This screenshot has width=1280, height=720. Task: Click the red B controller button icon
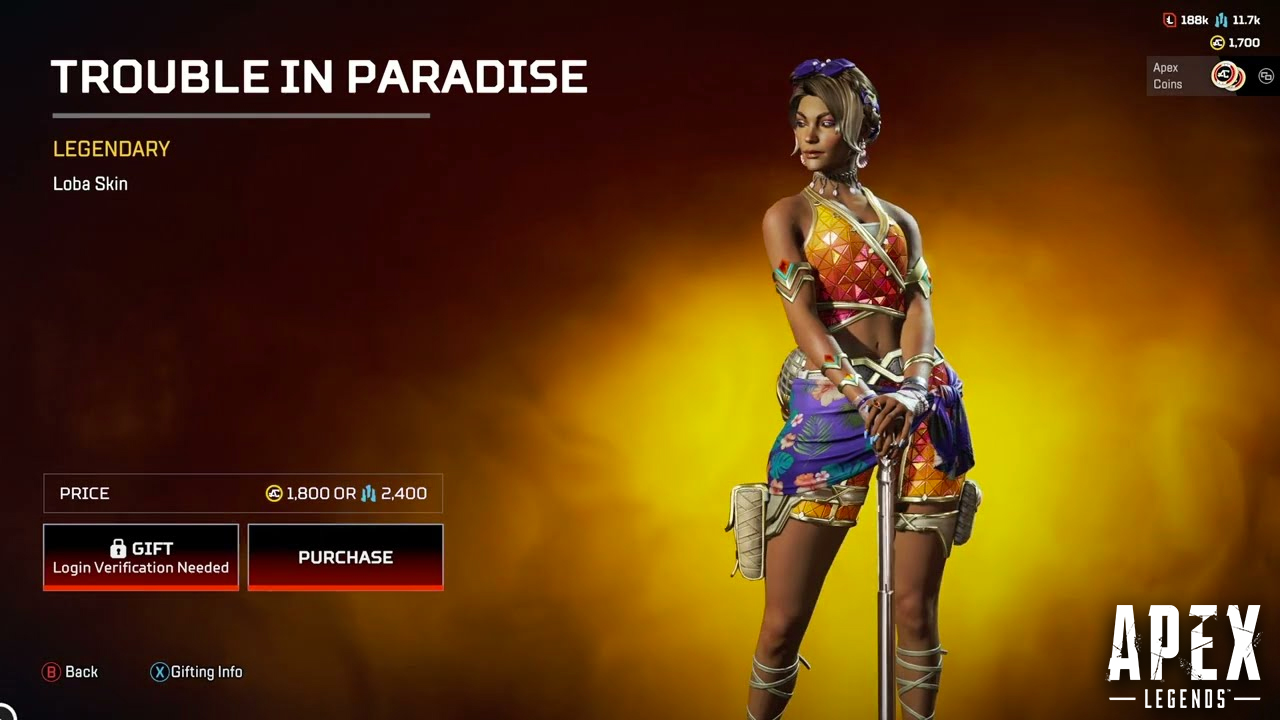pyautogui.click(x=51, y=672)
